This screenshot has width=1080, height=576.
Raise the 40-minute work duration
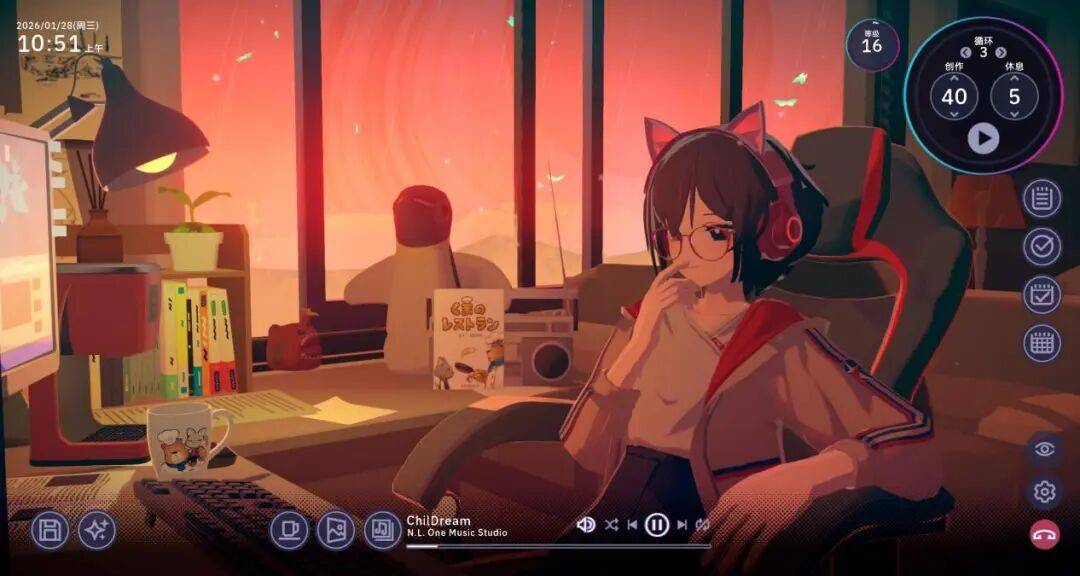click(x=954, y=76)
